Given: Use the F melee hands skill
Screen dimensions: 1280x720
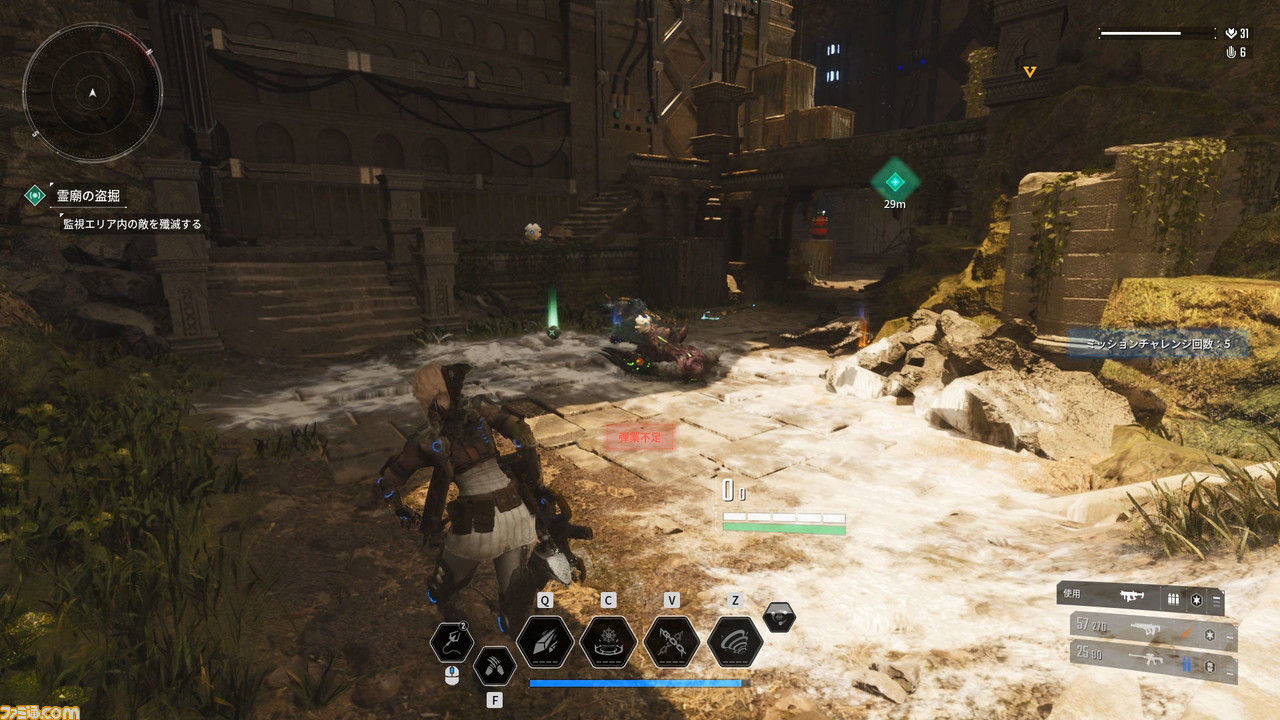Looking at the screenshot, I should point(494,665).
